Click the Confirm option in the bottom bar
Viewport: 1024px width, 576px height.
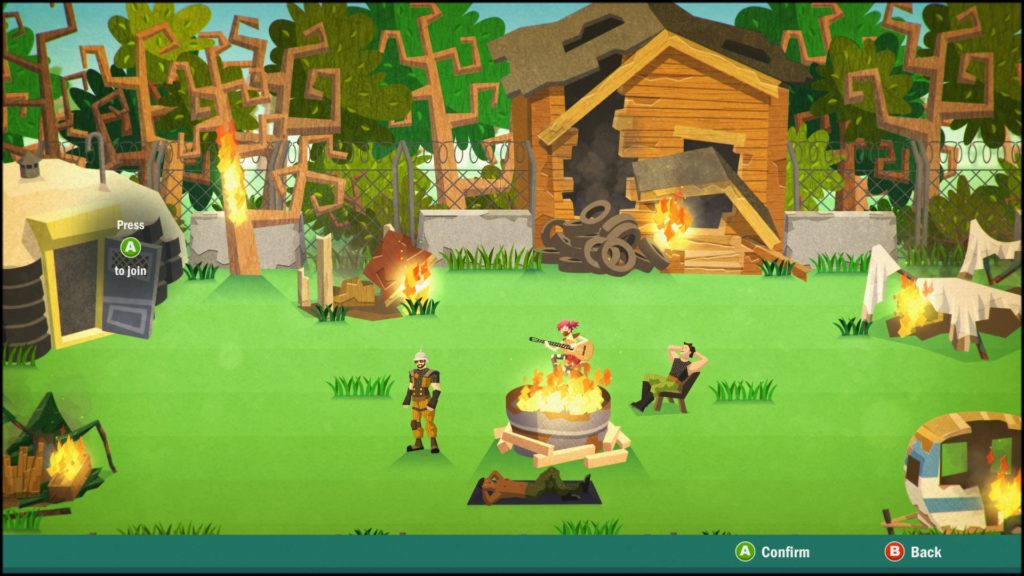(x=773, y=552)
